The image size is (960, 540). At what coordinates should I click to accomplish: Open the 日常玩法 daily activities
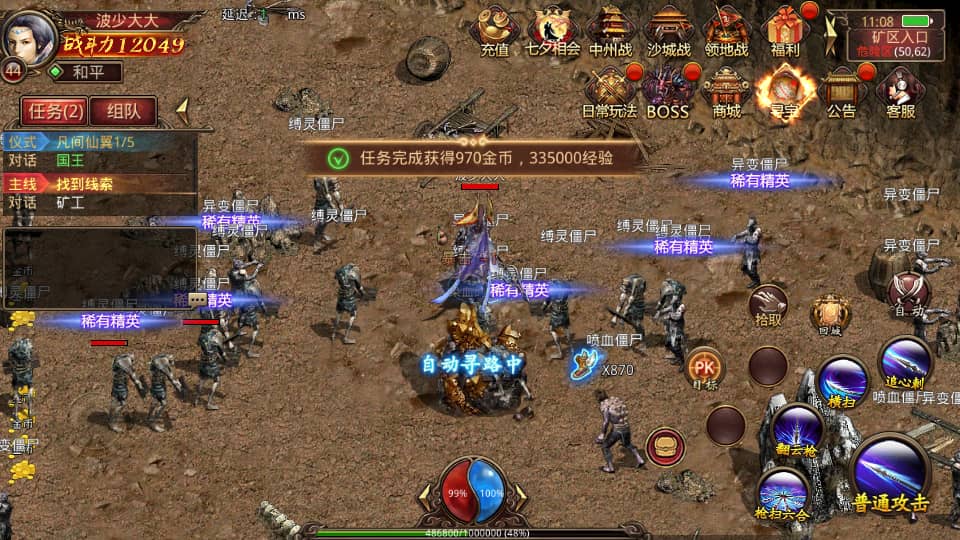click(x=611, y=92)
